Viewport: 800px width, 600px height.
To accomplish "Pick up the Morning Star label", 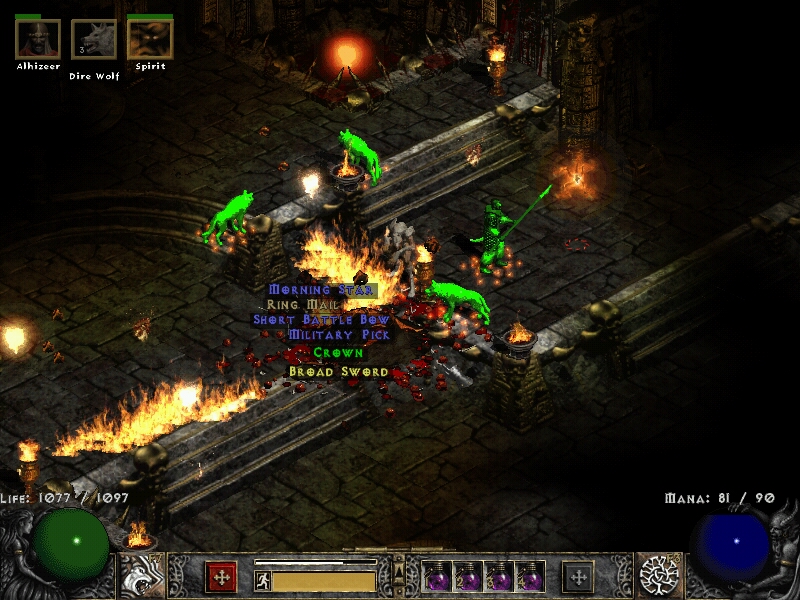I will click(321, 290).
